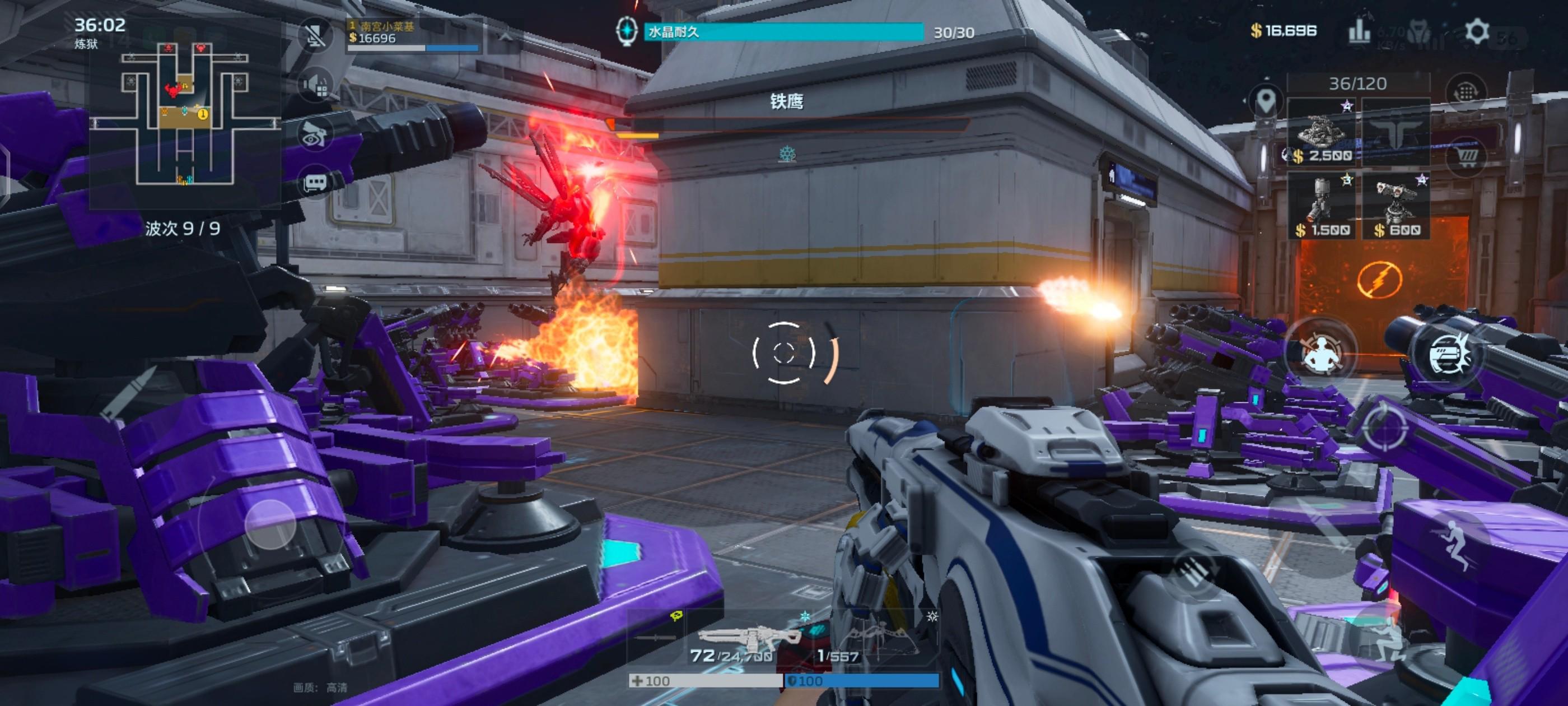
Task: Tap the aim-down-sights crosshair button
Action: [x=1385, y=428]
